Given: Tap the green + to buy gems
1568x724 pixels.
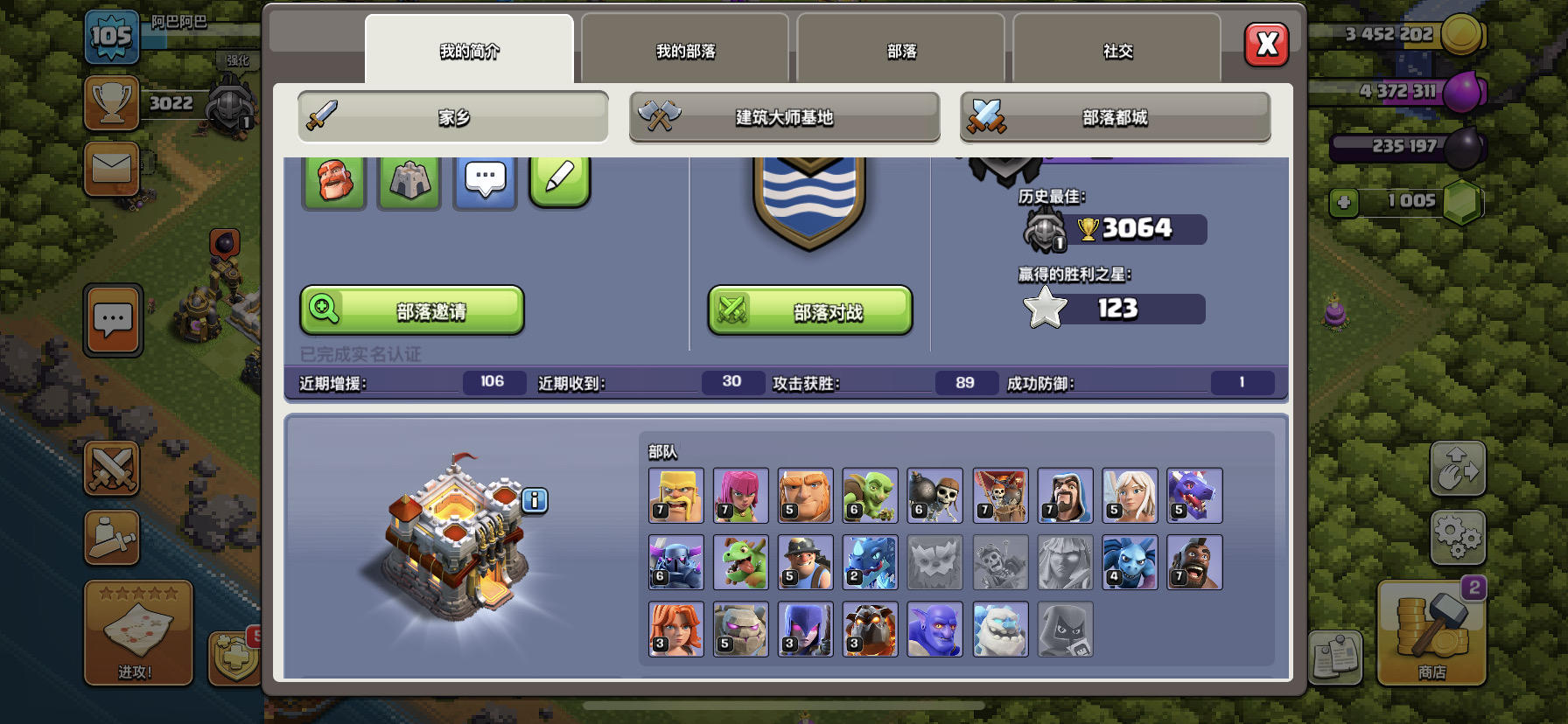Looking at the screenshot, I should pos(1344,202).
